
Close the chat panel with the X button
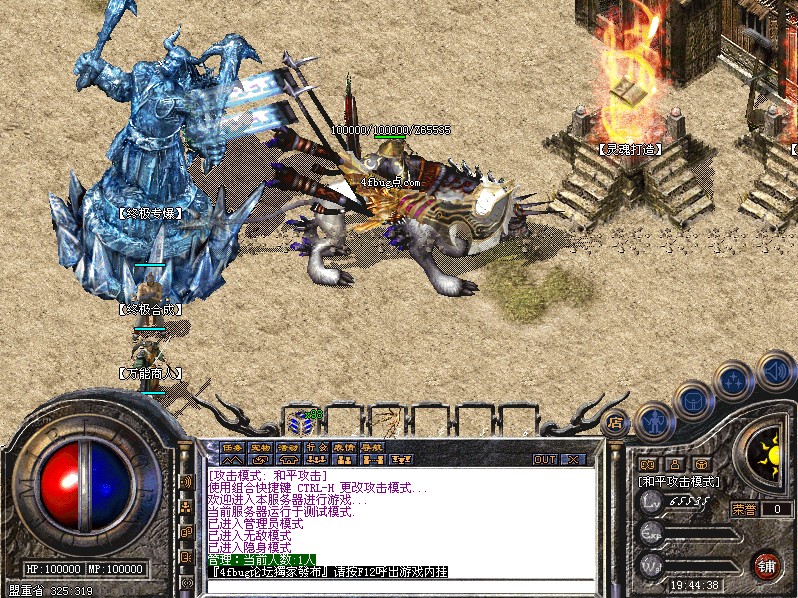click(x=573, y=460)
